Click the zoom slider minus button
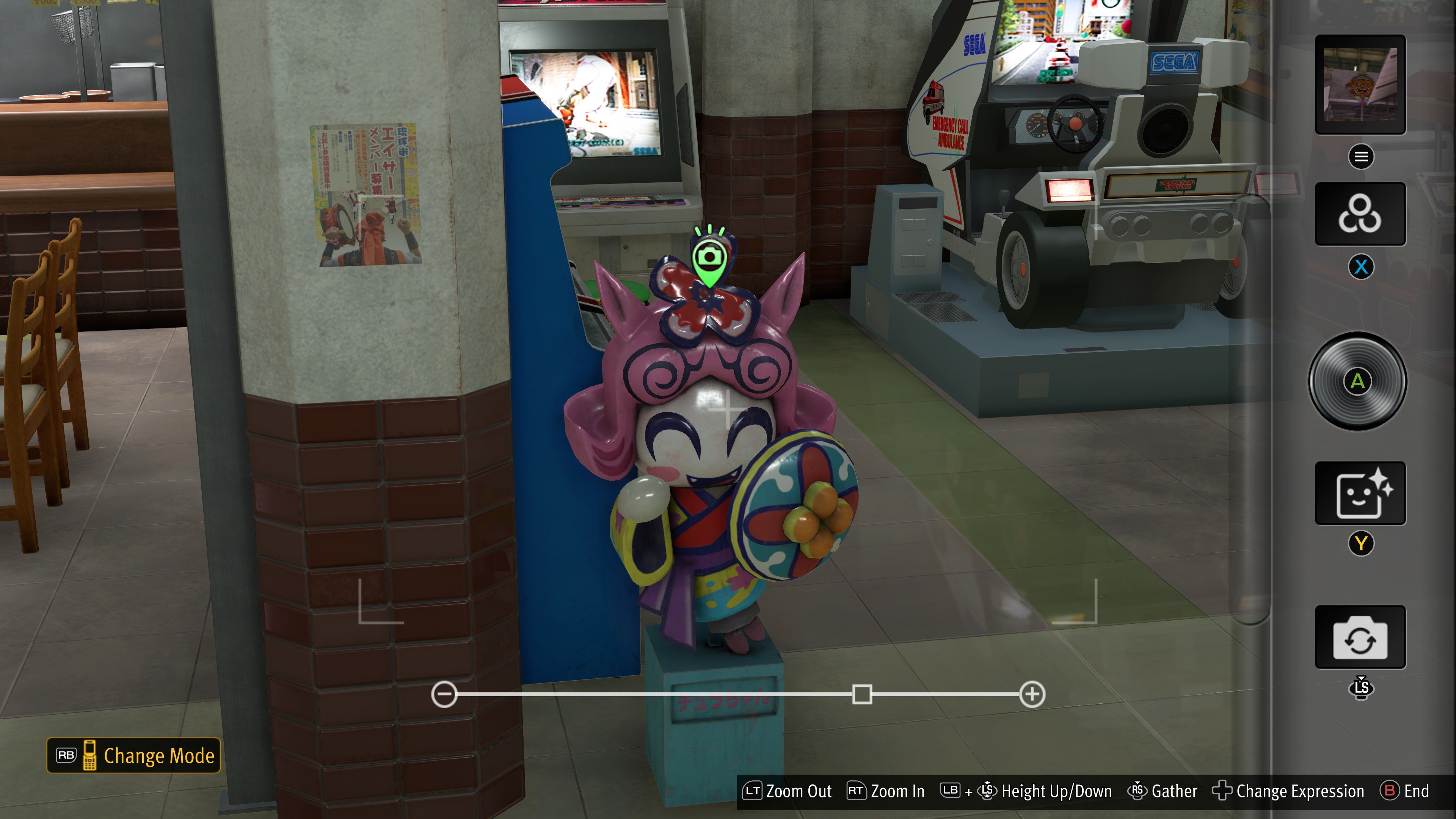Screen dimensions: 1456x819 click(x=444, y=694)
